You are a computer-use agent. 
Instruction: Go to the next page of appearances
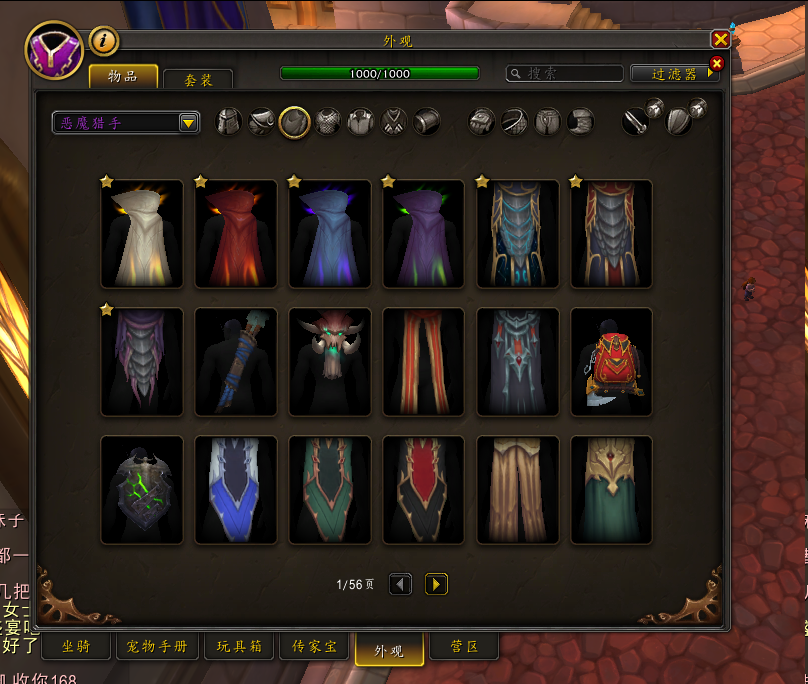(436, 584)
